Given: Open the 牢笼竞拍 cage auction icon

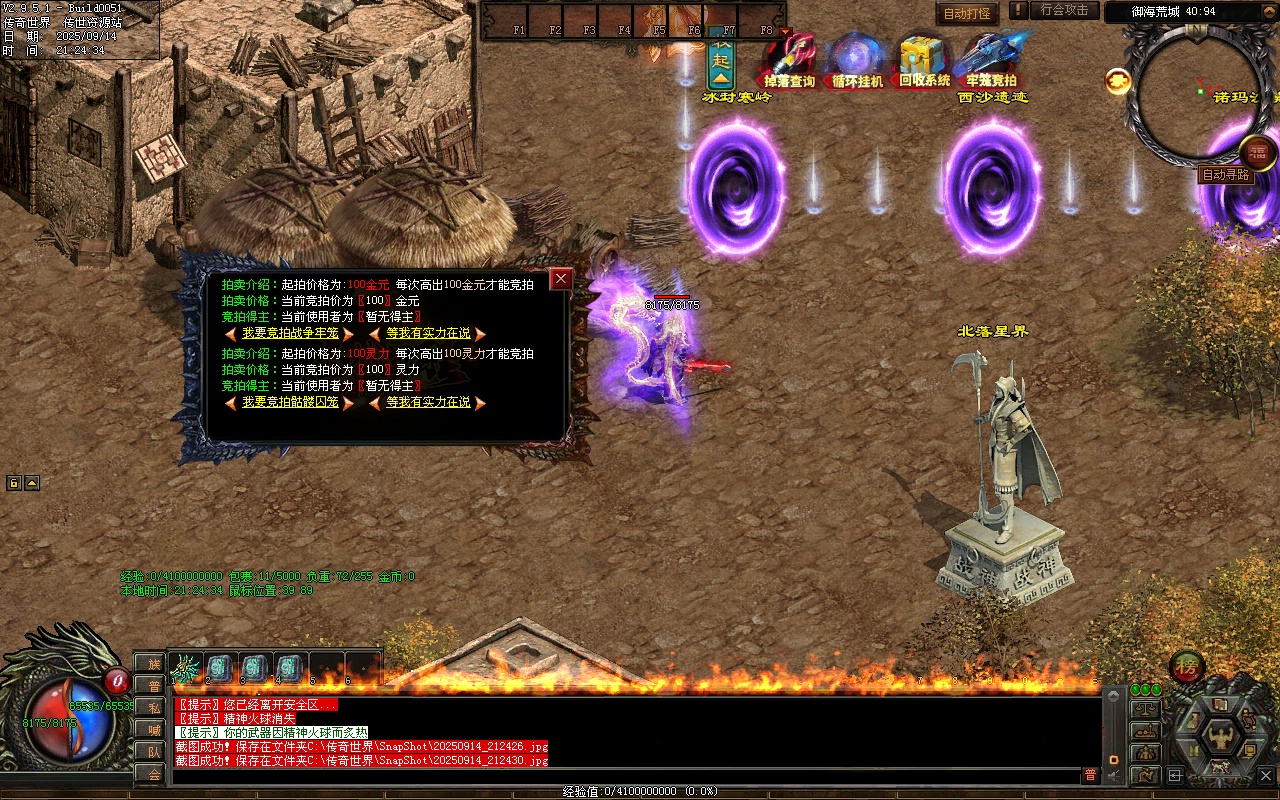Looking at the screenshot, I should [x=991, y=62].
